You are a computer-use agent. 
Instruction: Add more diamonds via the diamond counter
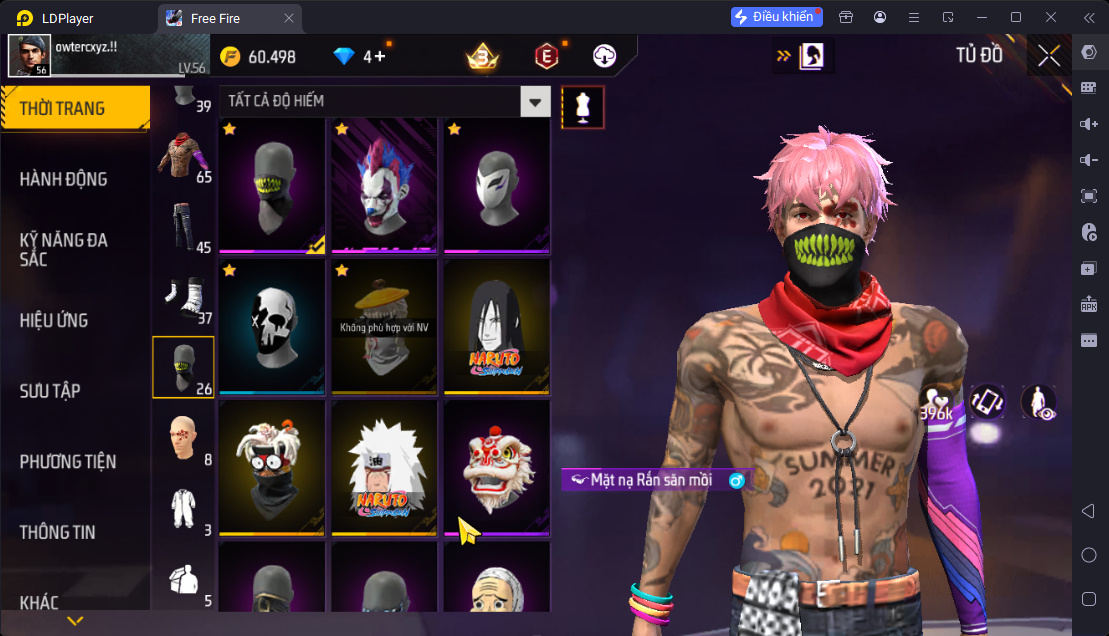click(381, 57)
